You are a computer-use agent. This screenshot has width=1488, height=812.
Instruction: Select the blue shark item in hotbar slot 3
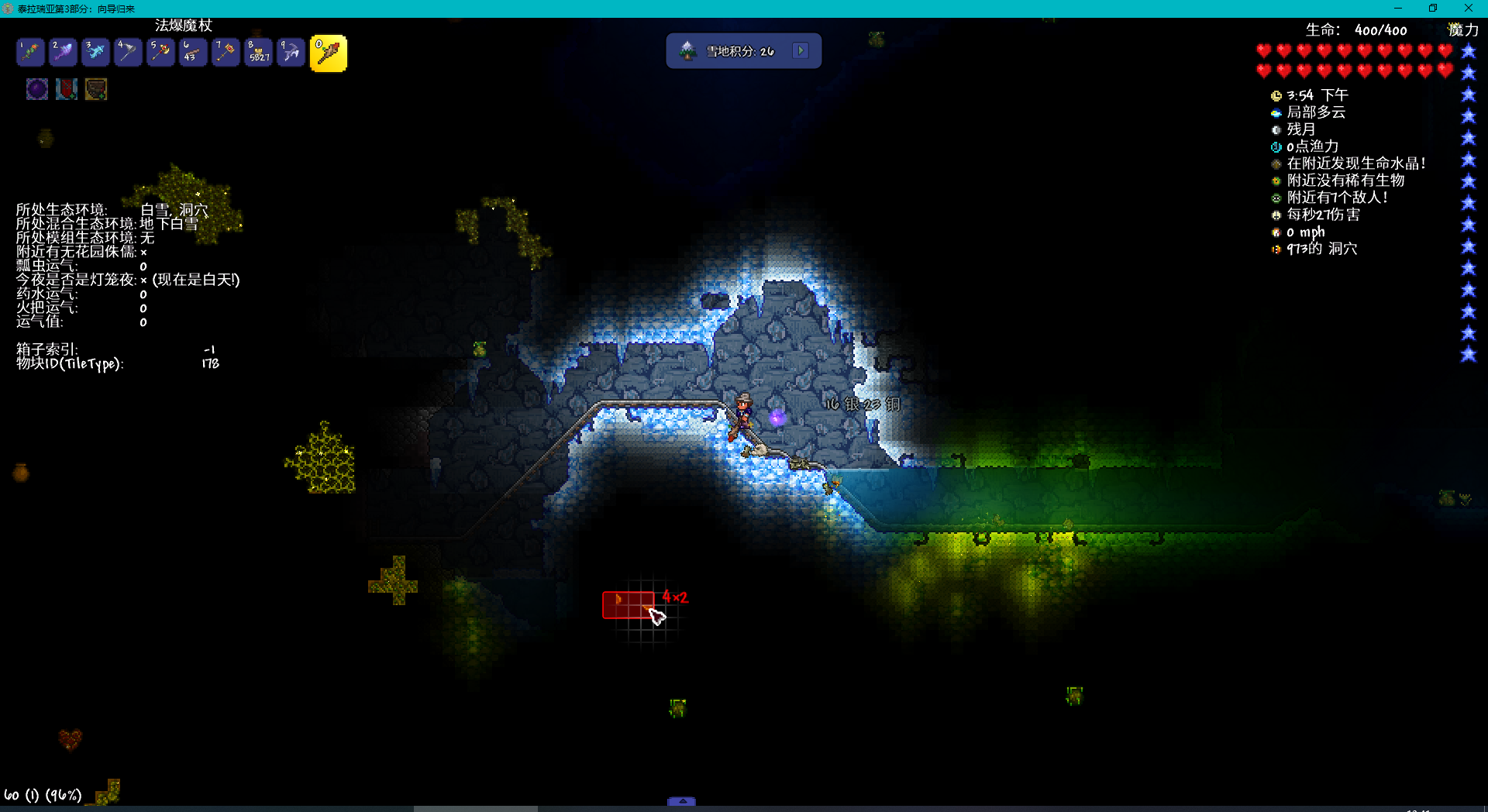click(95, 52)
